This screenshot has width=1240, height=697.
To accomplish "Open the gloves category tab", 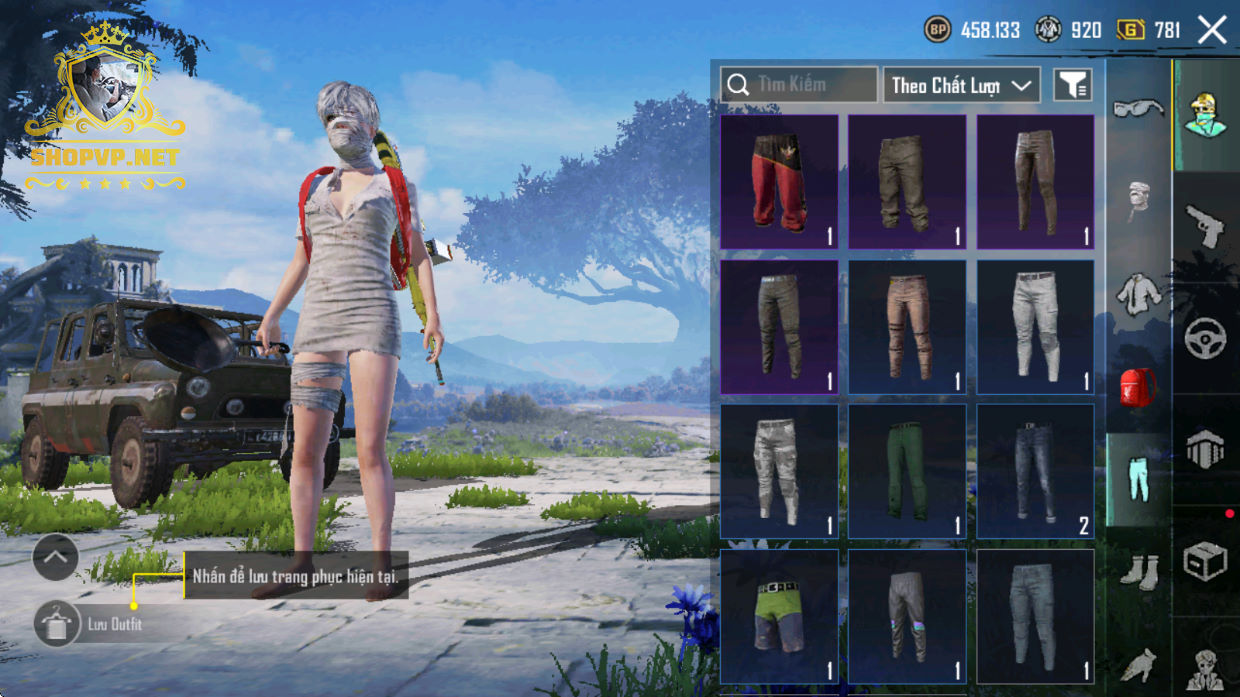I will [1138, 663].
